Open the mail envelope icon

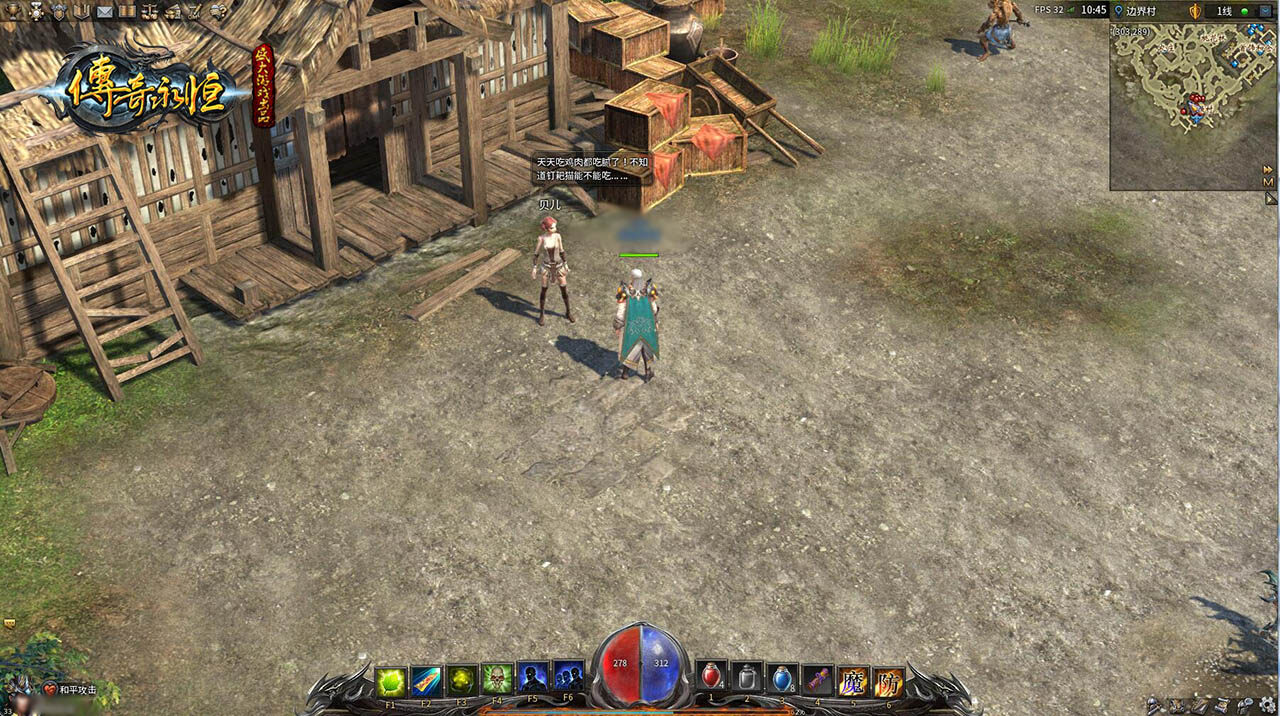104,11
